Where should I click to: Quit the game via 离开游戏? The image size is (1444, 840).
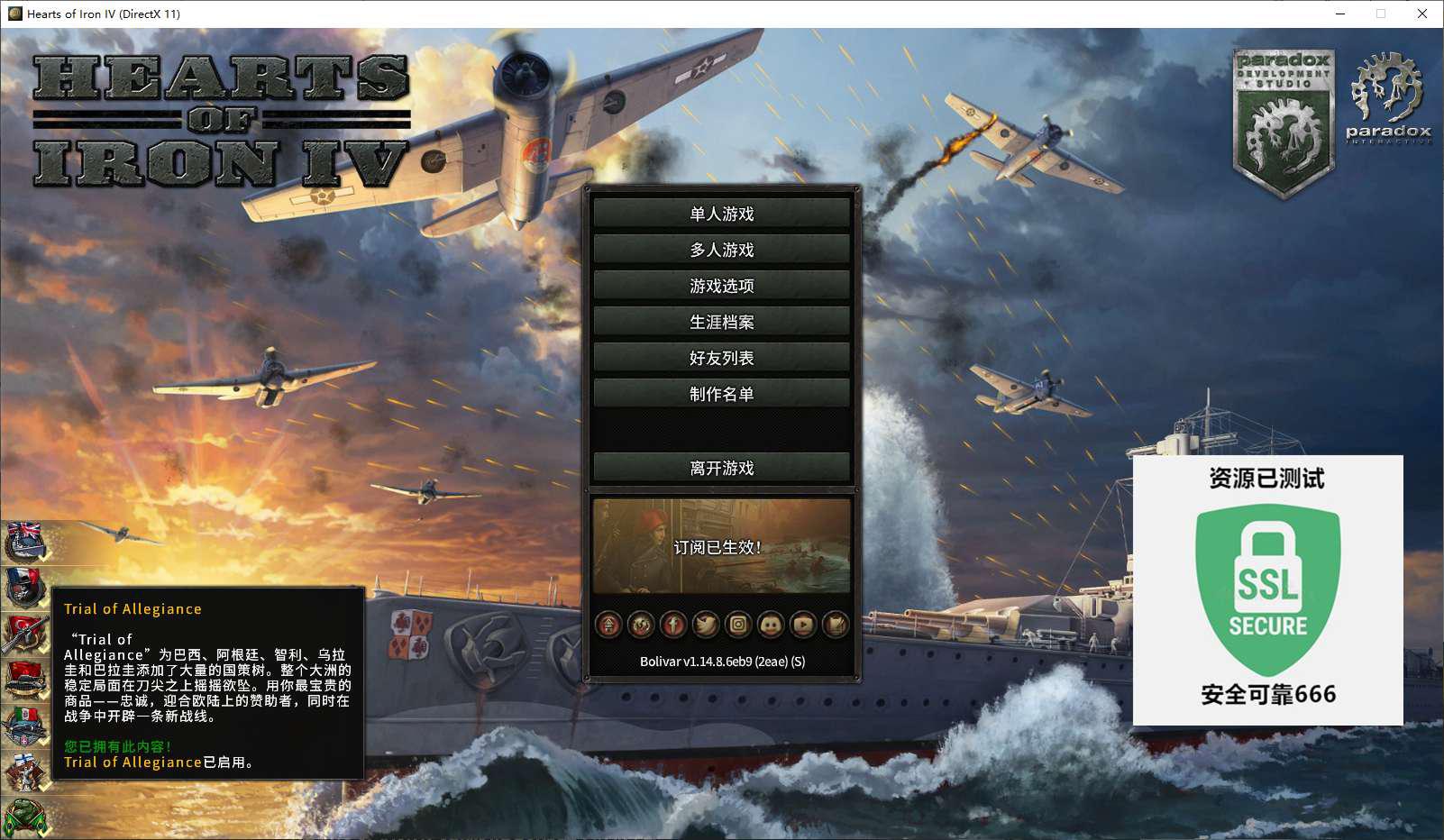coord(721,468)
